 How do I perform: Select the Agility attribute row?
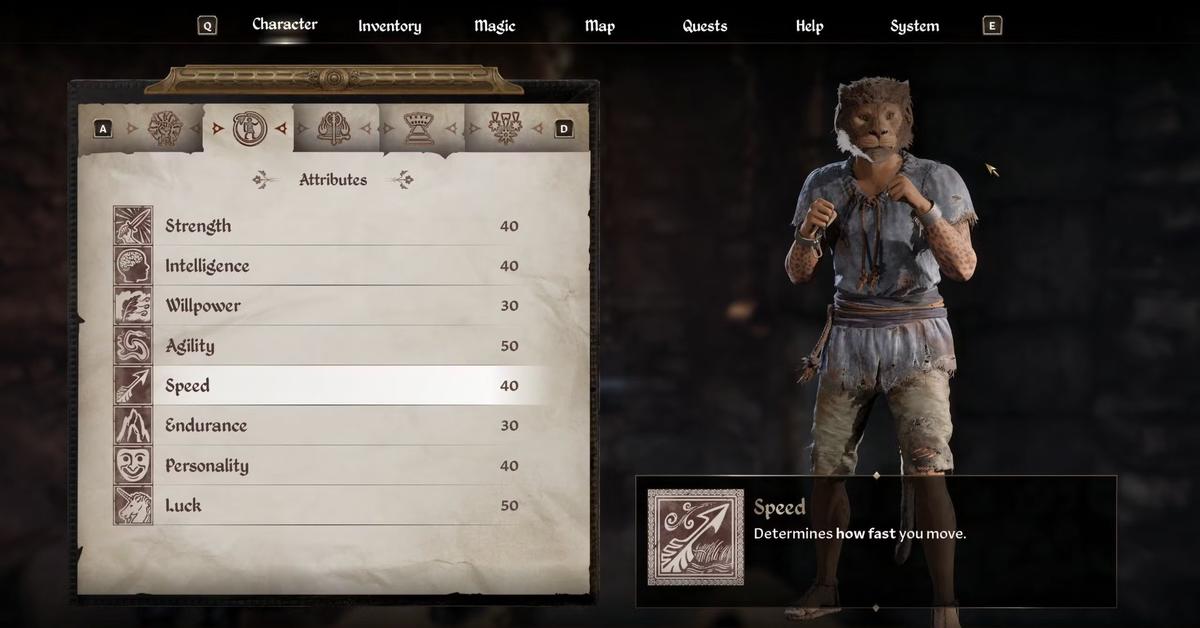[330, 346]
